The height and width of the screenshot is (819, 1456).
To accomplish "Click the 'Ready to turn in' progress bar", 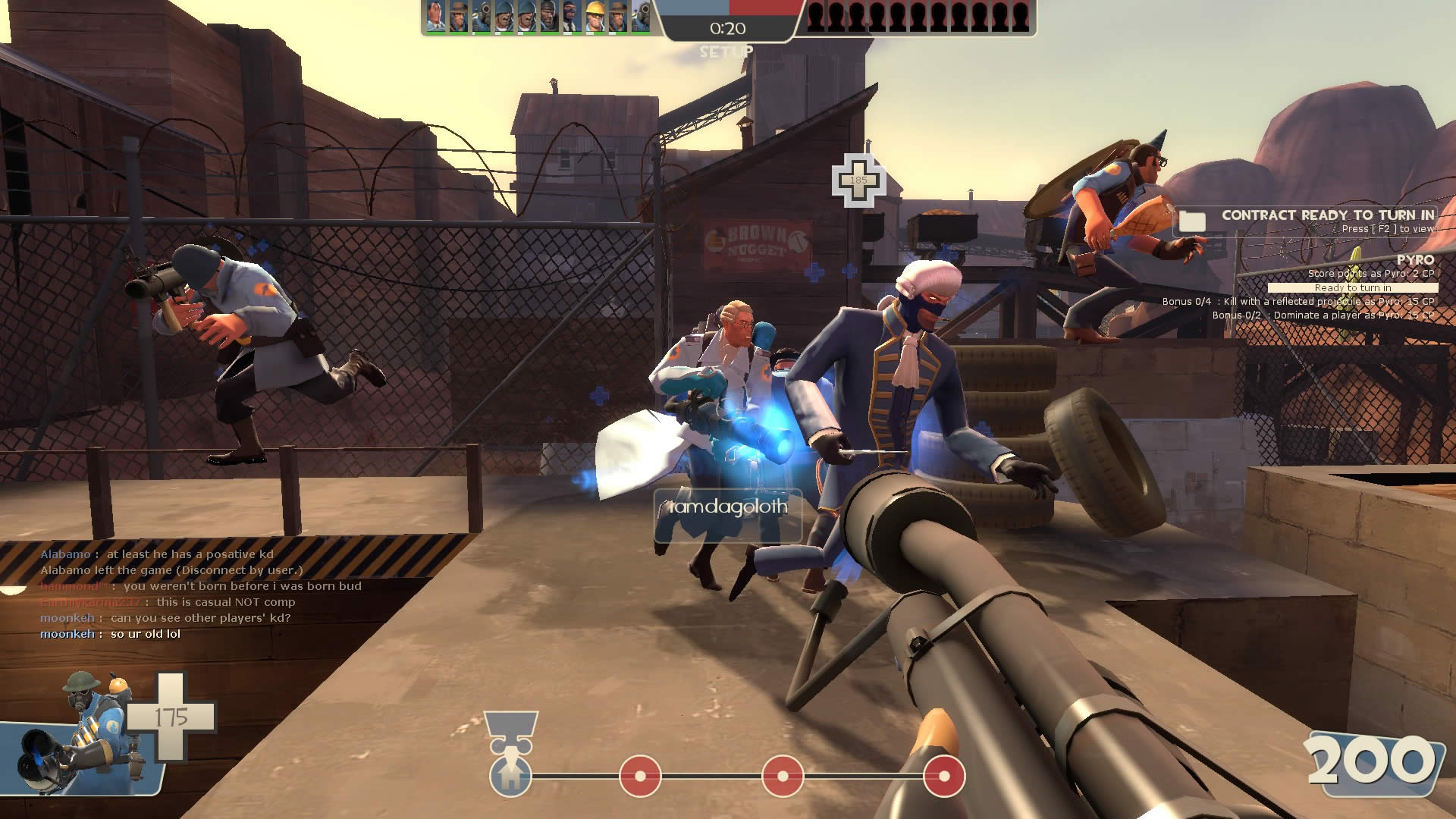I will tap(1352, 288).
